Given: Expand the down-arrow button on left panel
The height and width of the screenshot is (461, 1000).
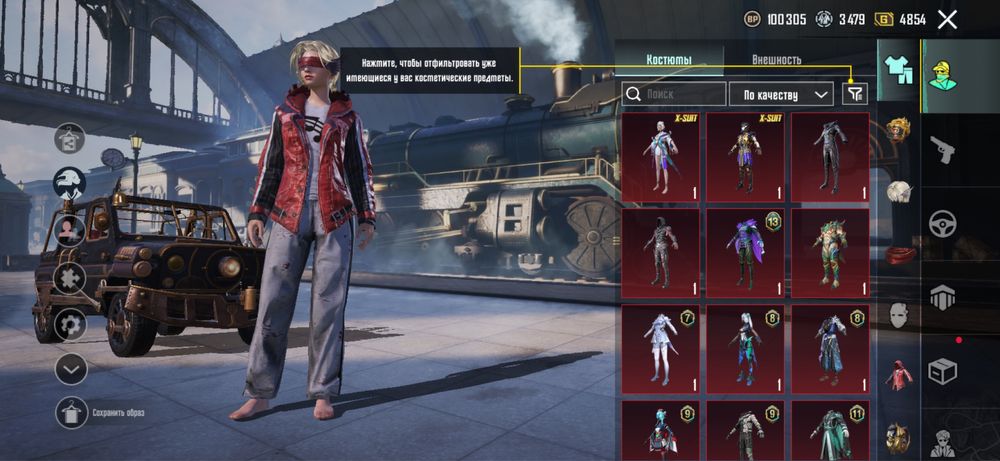Looking at the screenshot, I should tap(70, 369).
